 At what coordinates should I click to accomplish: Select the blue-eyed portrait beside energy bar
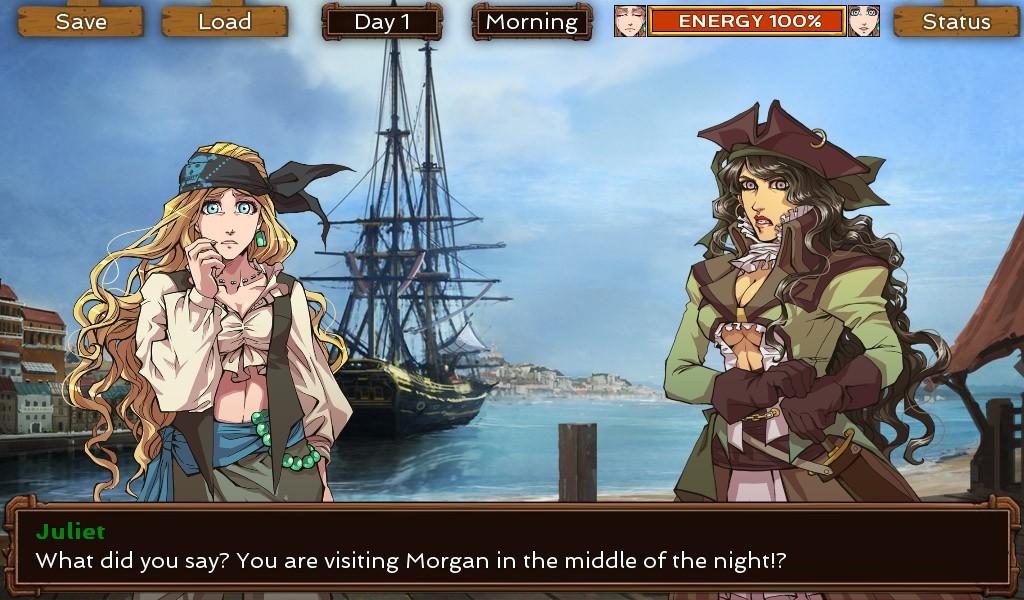coord(863,21)
